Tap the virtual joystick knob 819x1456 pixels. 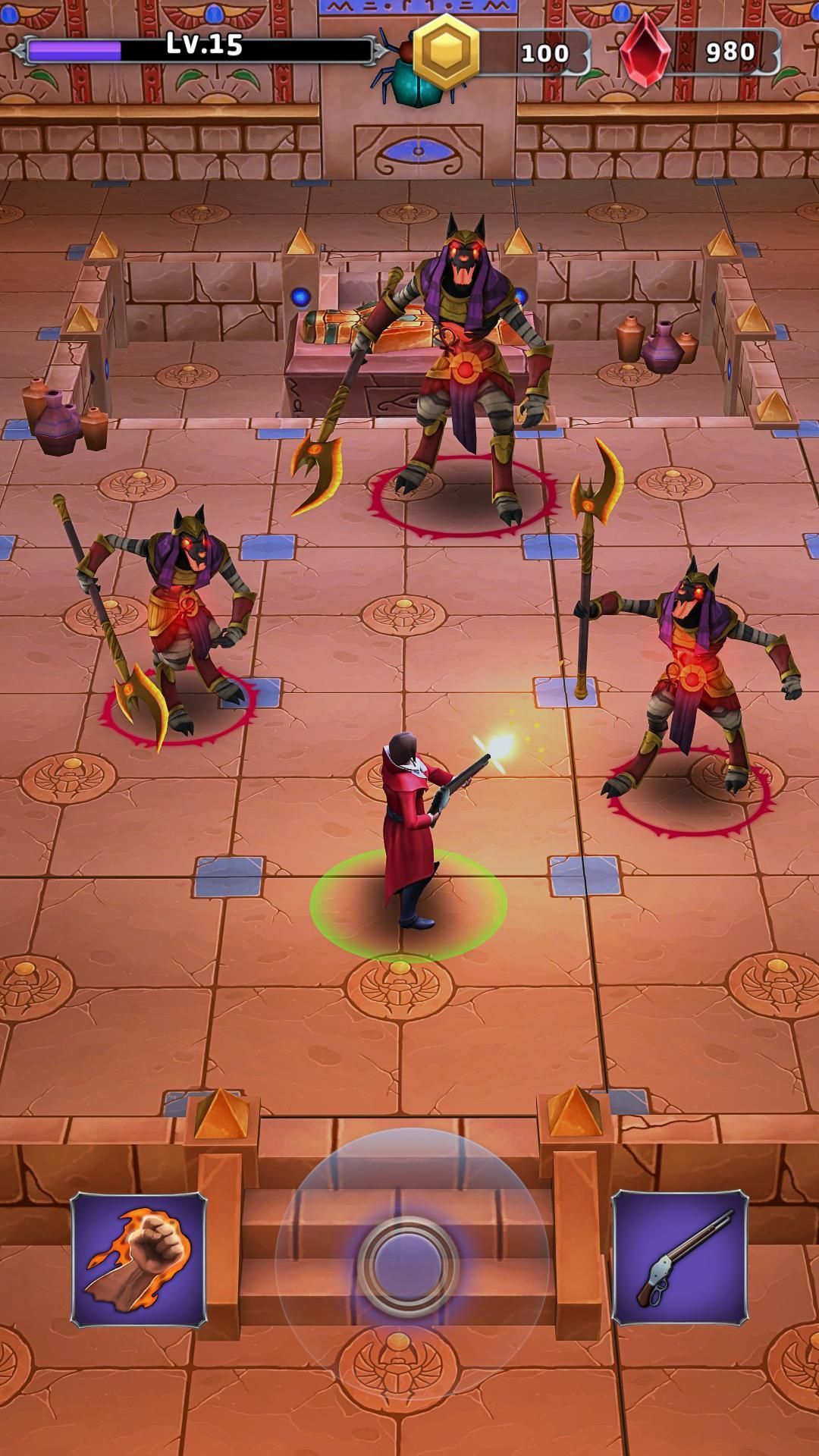tap(409, 1265)
